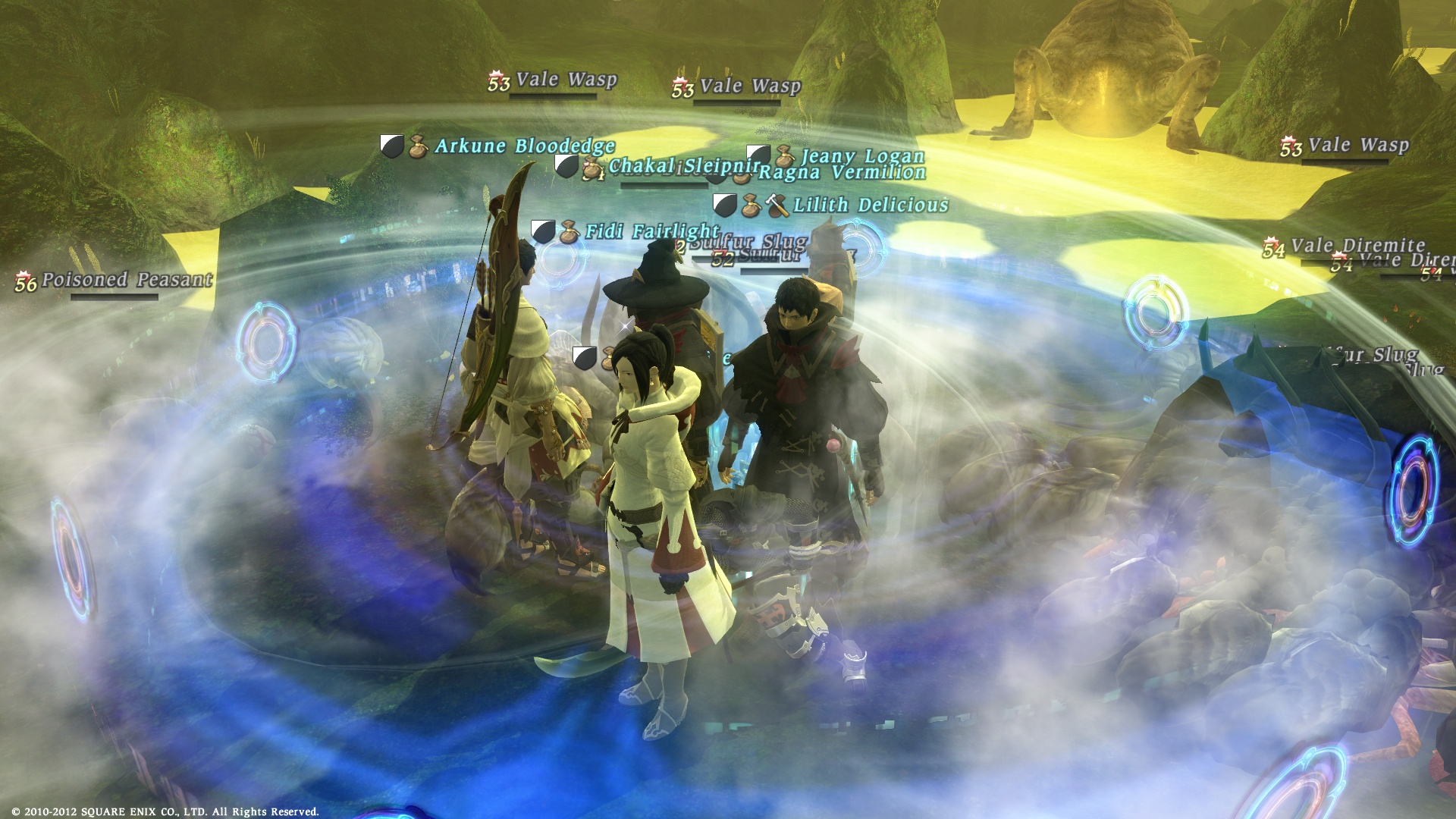This screenshot has width=1456, height=819.
Task: Select the Ragna Vermilion nameplate
Action: point(842,173)
